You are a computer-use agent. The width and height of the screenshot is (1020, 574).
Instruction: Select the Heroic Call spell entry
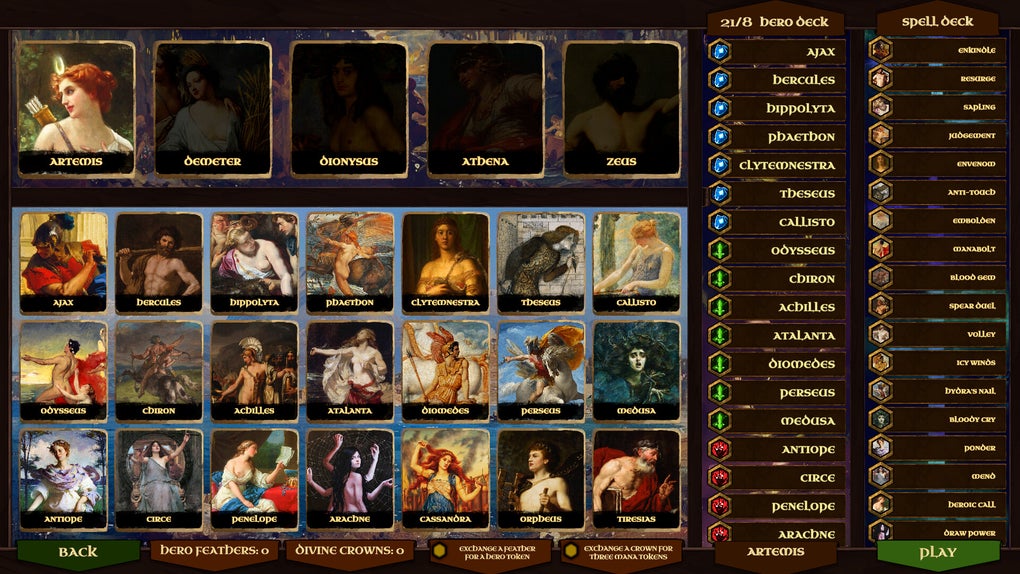[934, 505]
